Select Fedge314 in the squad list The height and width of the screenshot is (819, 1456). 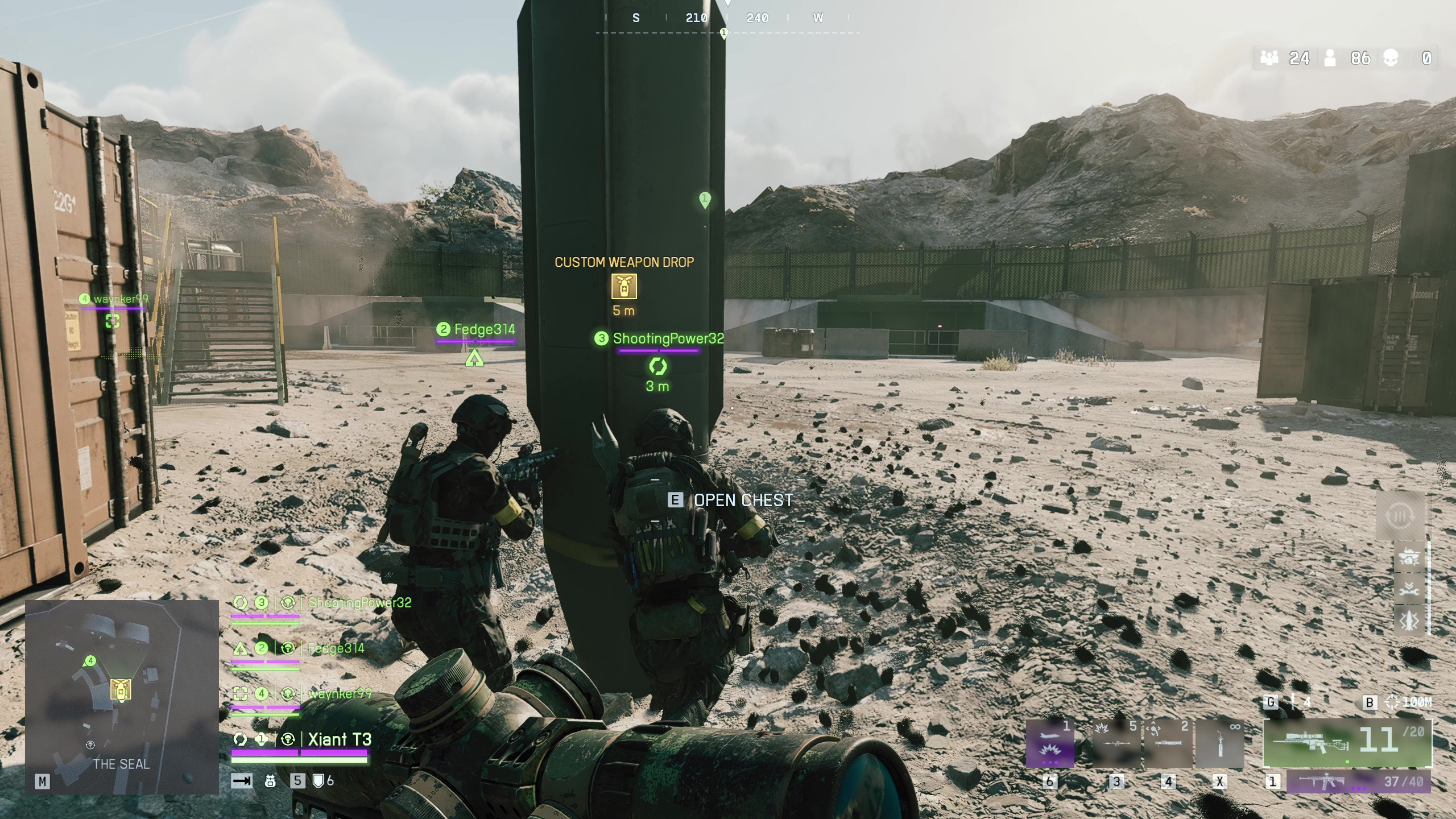coord(336,648)
